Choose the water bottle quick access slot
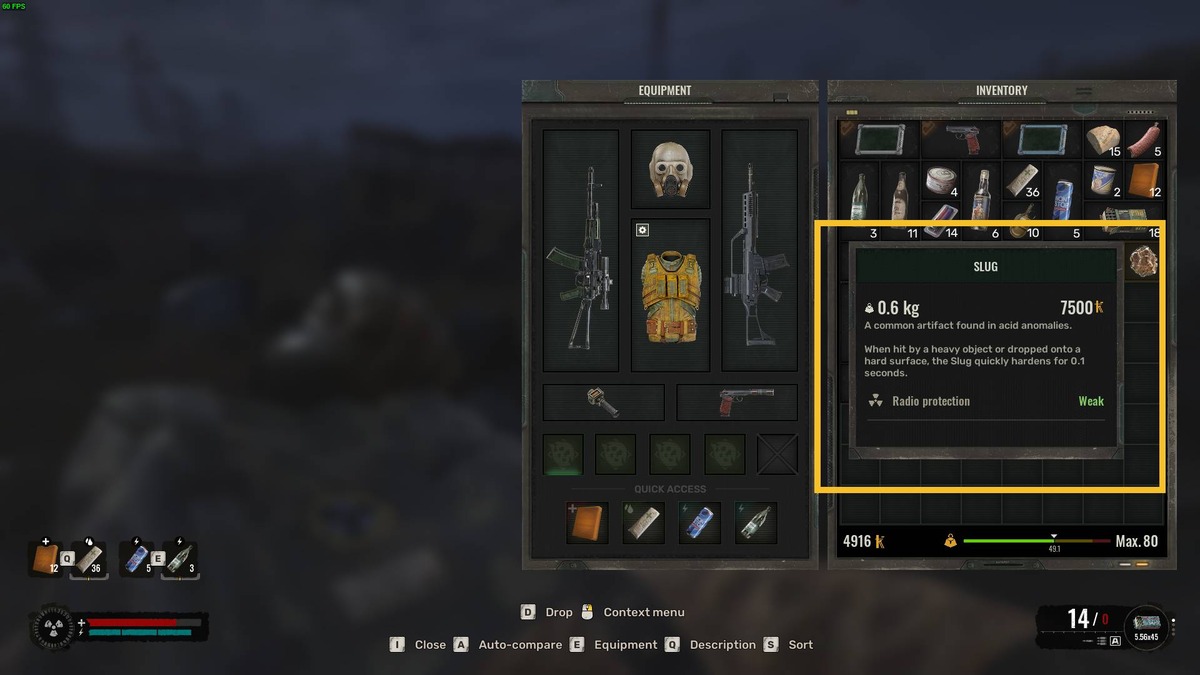This screenshot has height=675, width=1200. [755, 523]
